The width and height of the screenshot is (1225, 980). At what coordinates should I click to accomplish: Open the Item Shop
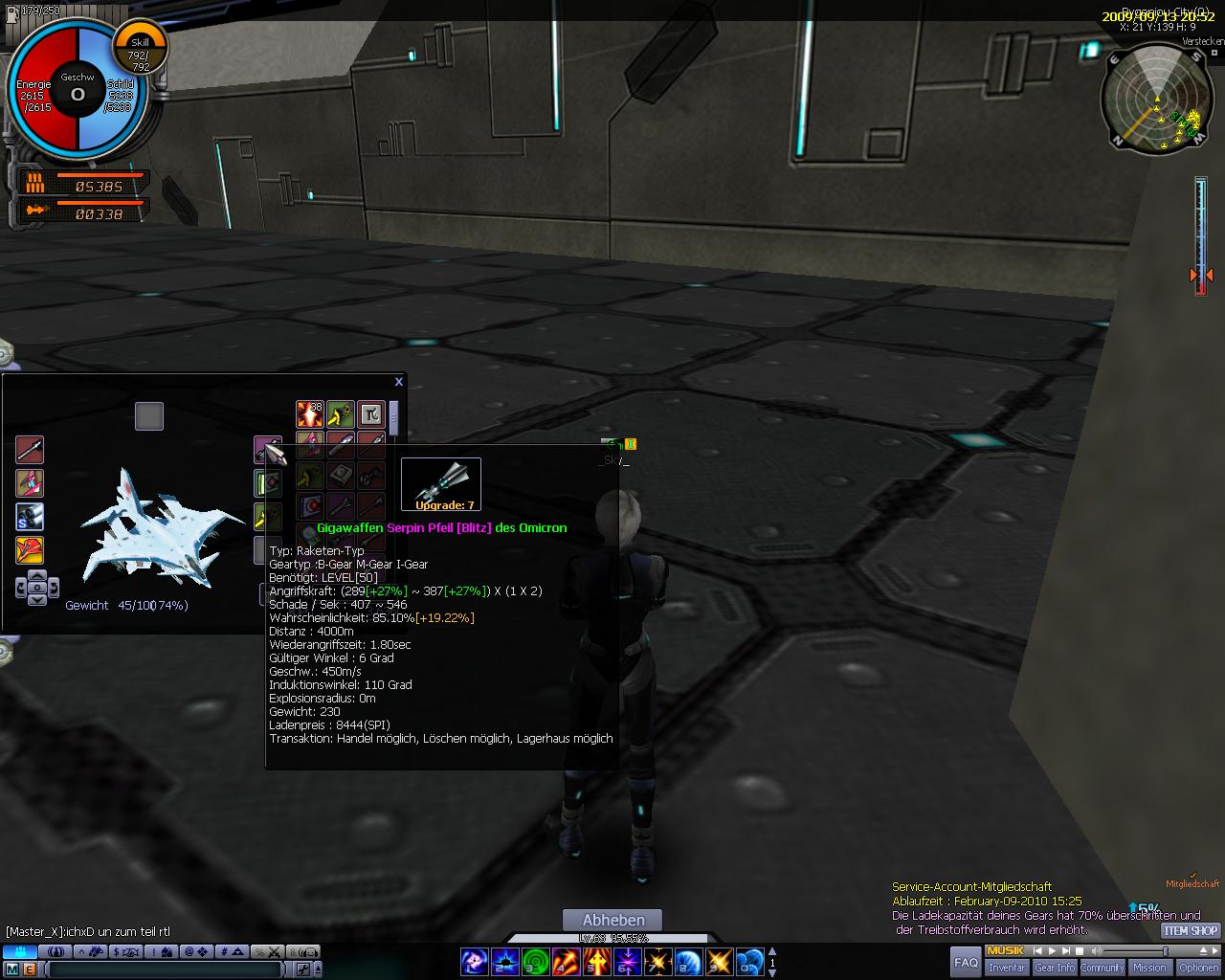coord(1191,930)
